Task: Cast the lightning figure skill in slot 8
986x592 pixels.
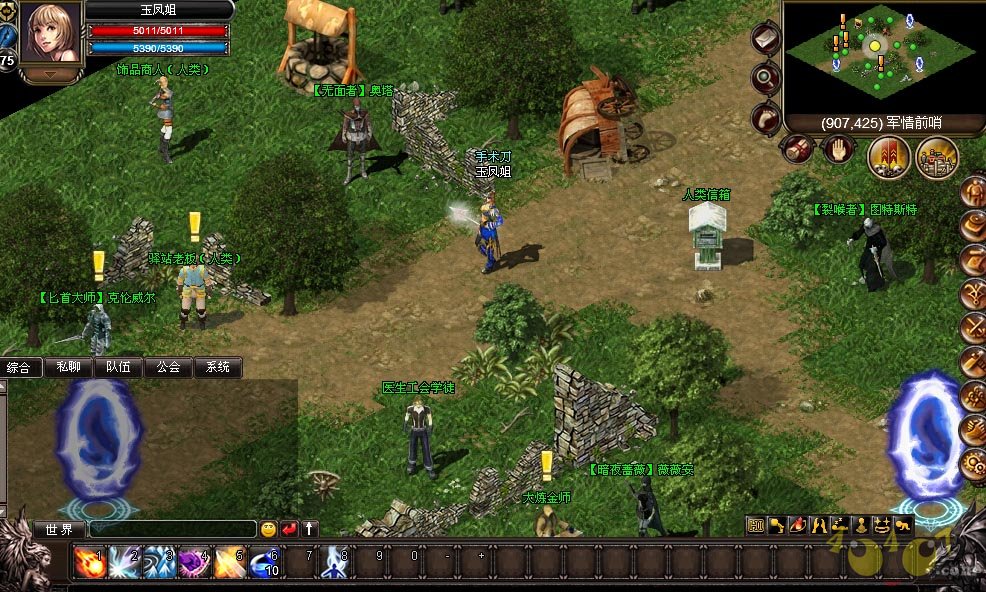Action: tap(335, 563)
